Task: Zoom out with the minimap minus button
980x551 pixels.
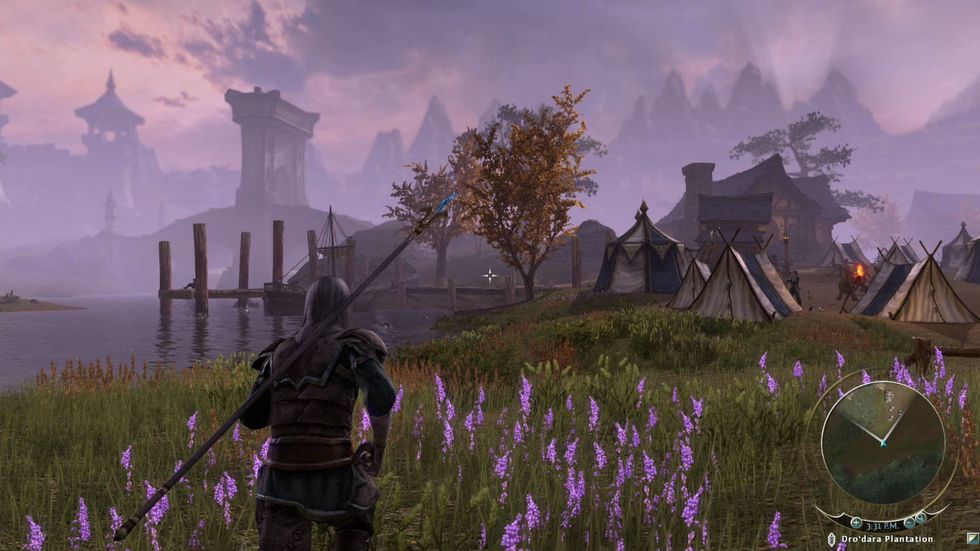Action: point(909,522)
